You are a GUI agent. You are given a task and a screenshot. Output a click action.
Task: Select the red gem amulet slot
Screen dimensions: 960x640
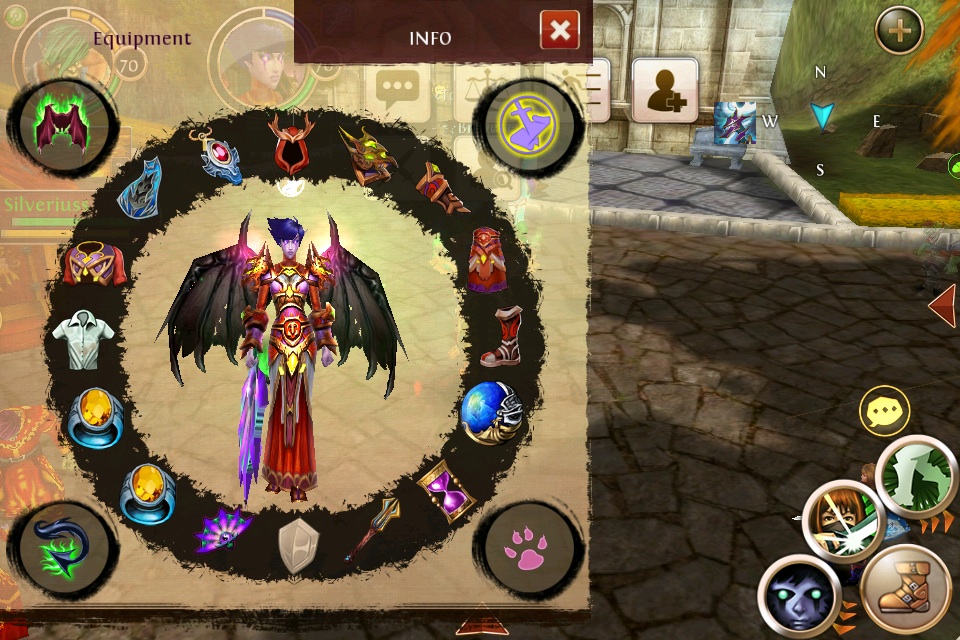(x=220, y=154)
